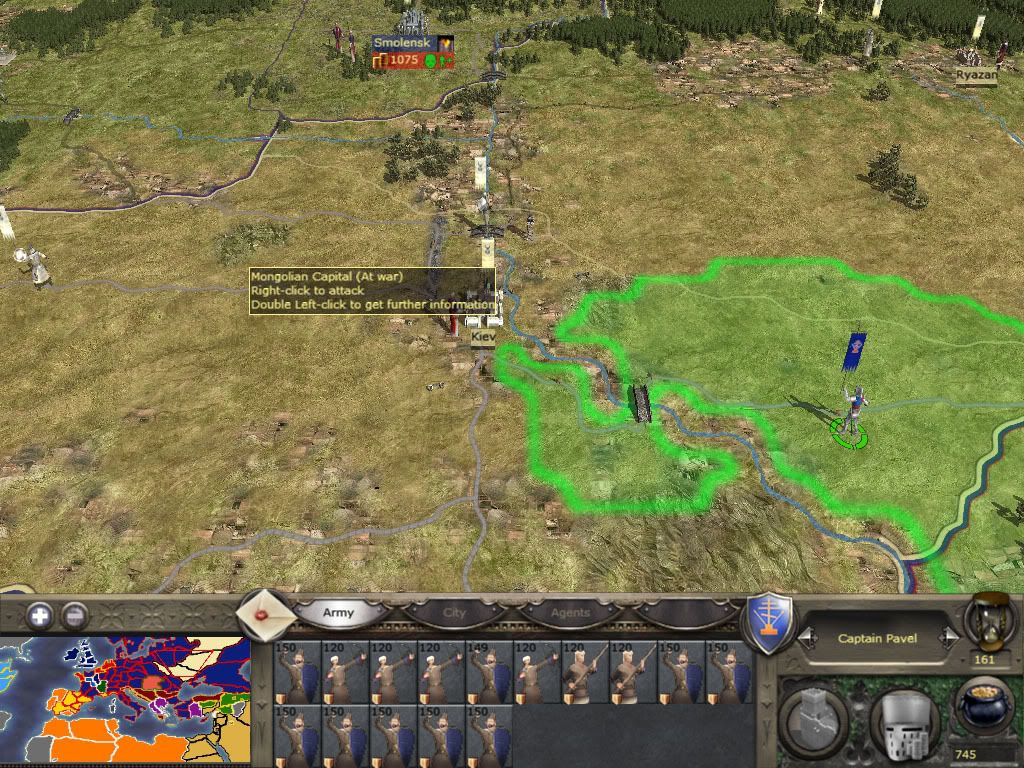Click the campaign overview minimap

pyautogui.click(x=125, y=702)
